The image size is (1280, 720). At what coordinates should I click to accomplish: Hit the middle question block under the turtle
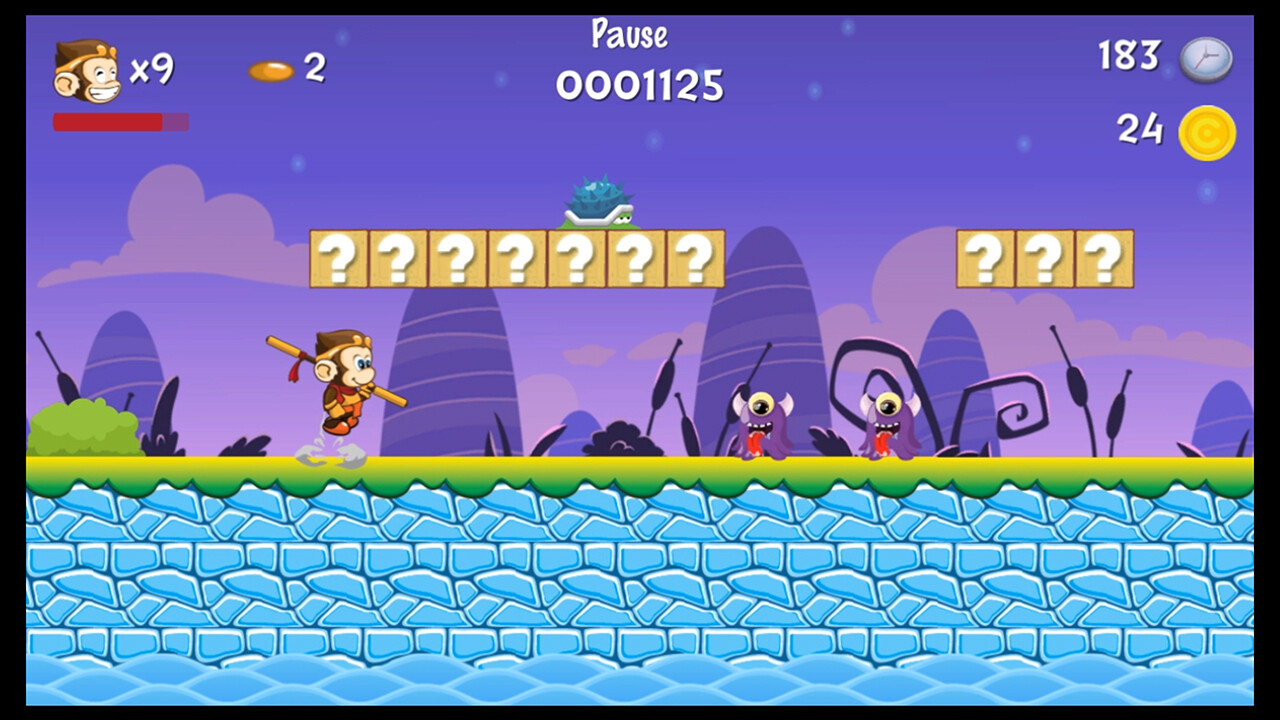pyautogui.click(x=575, y=255)
